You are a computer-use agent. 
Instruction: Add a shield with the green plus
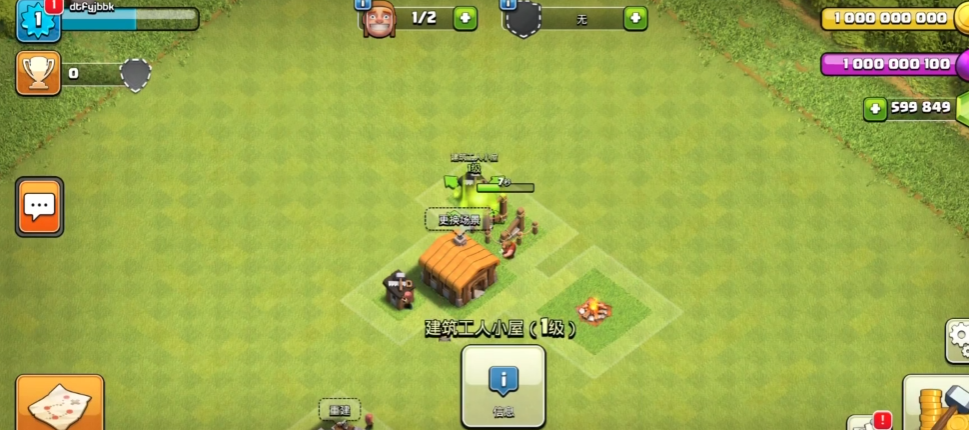pyautogui.click(x=635, y=18)
